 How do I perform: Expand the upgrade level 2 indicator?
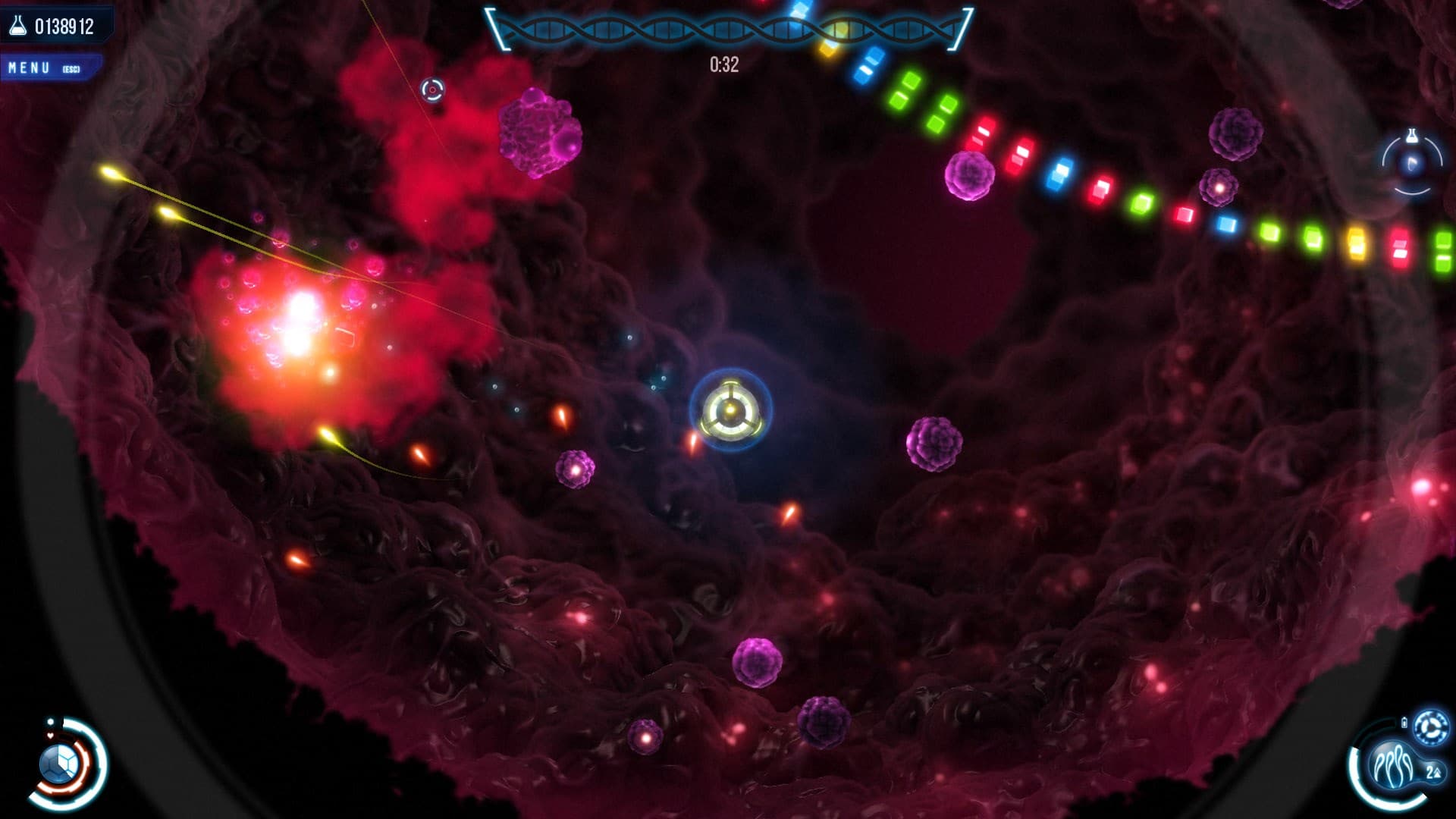click(1432, 771)
